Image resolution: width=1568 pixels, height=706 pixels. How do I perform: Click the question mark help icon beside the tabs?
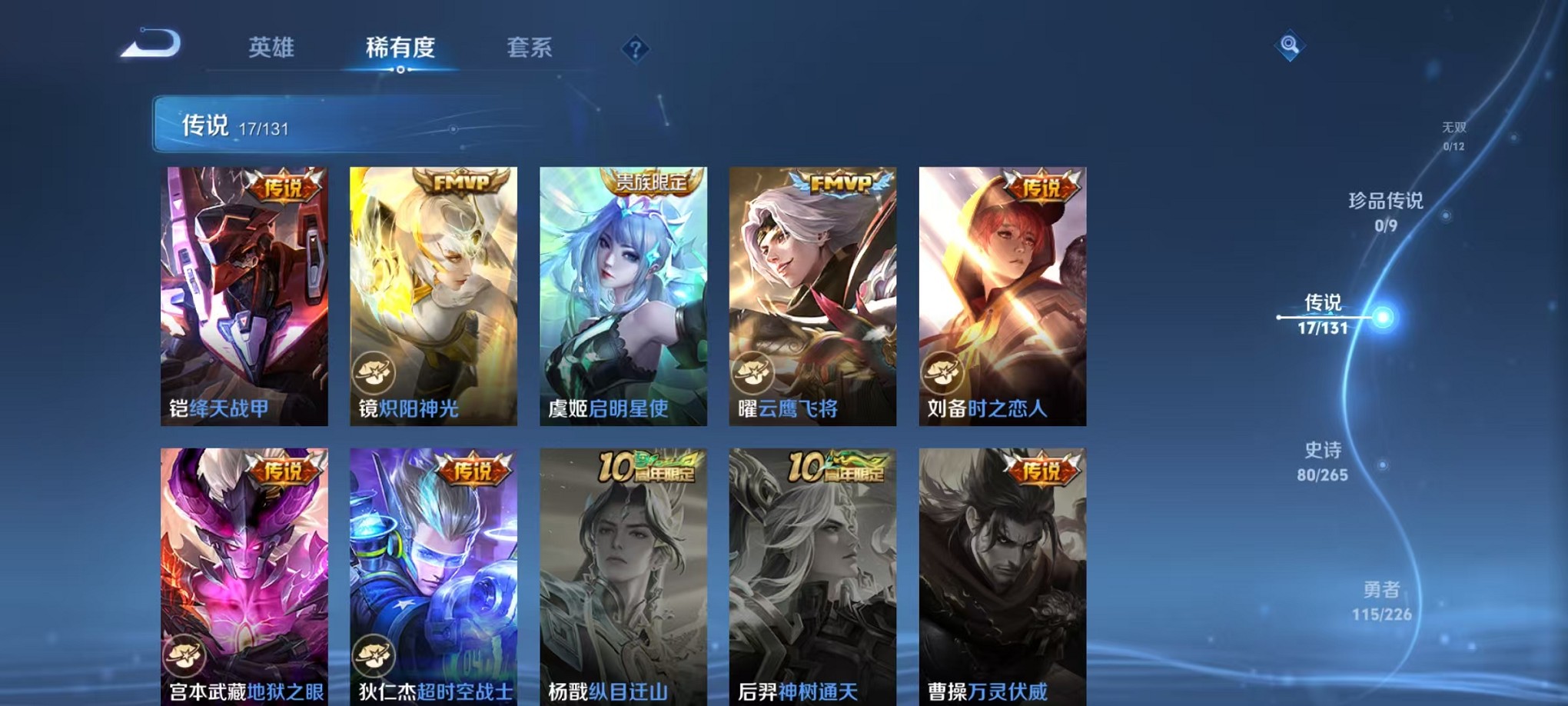[635, 49]
